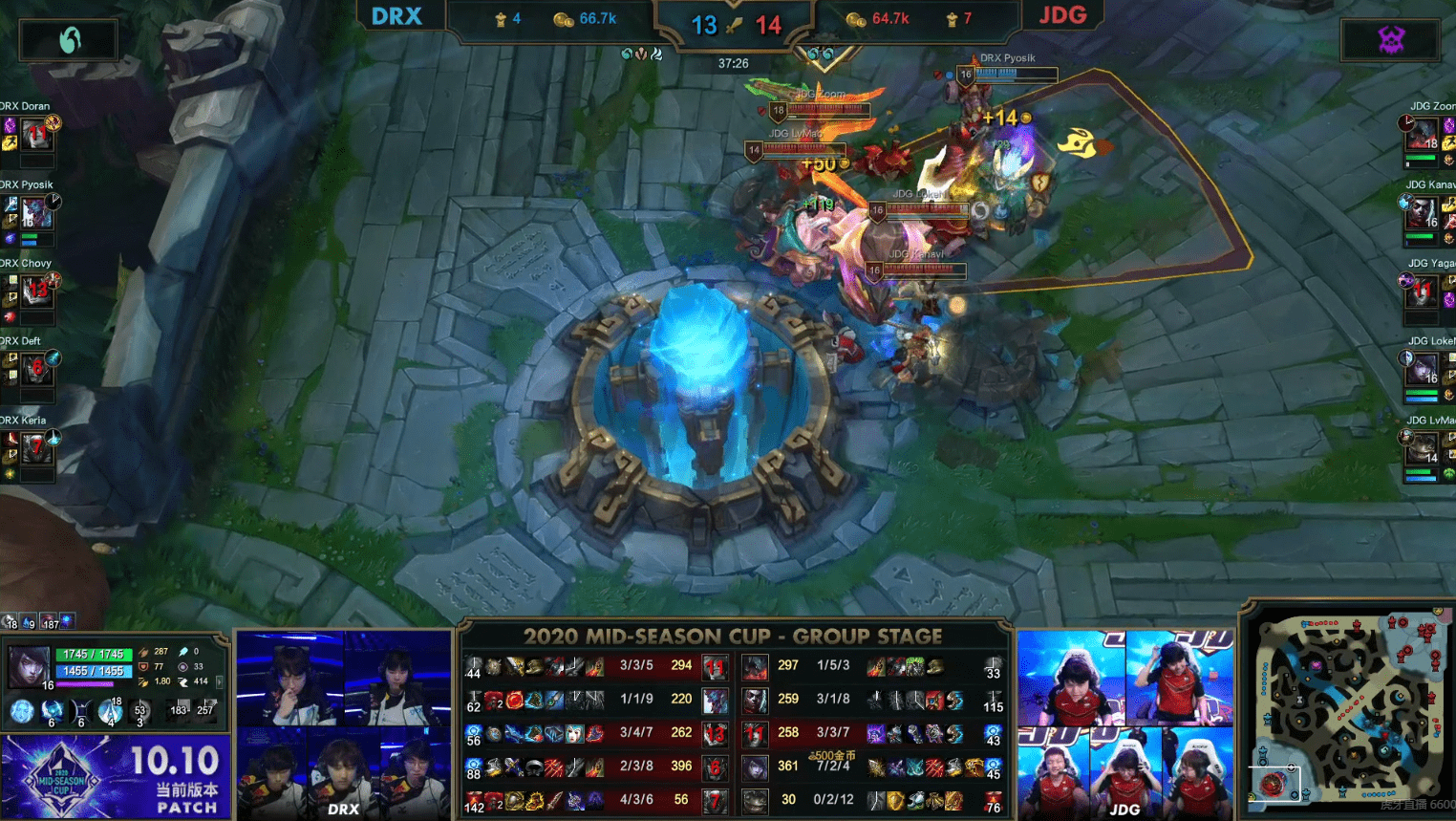This screenshot has width=1456, height=821.
Task: Click the DRX team name in the scorebar
Action: [x=396, y=17]
